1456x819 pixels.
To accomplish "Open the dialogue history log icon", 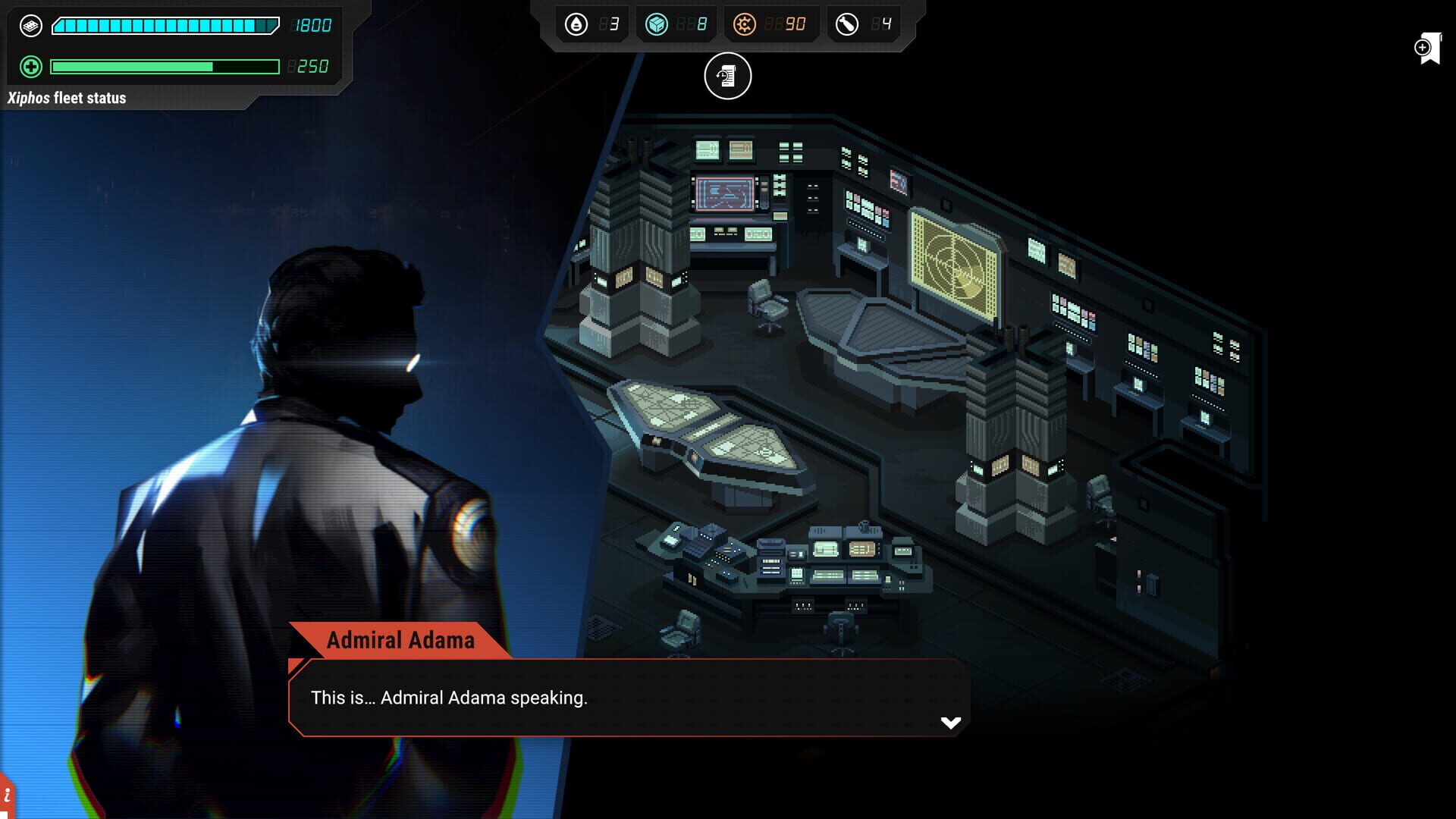I will pos(726,77).
